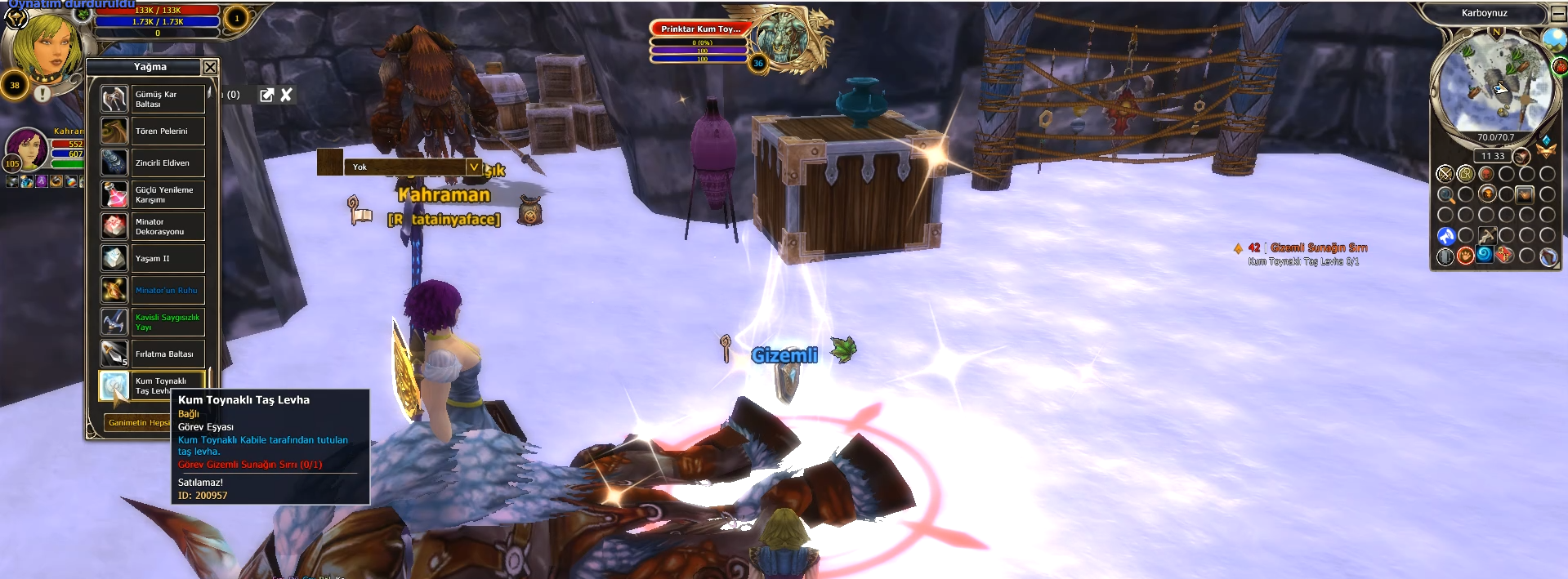
Task: Select the Minator Dekorasyonu item
Action: [152, 226]
